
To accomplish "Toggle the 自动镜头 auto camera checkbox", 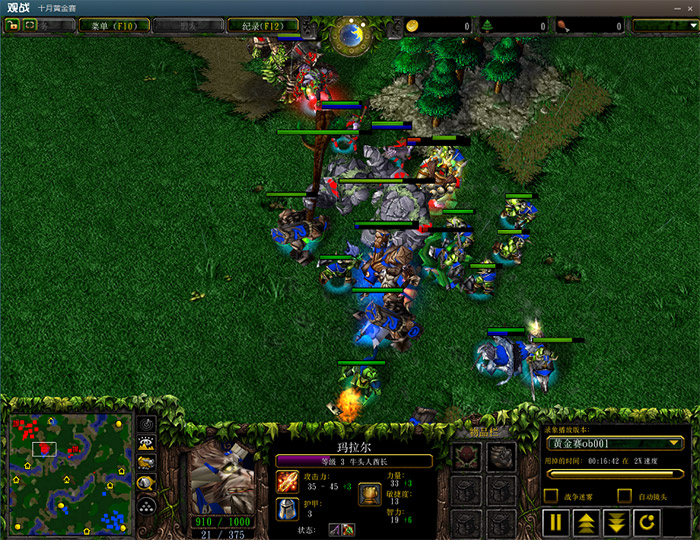I will click(625, 496).
